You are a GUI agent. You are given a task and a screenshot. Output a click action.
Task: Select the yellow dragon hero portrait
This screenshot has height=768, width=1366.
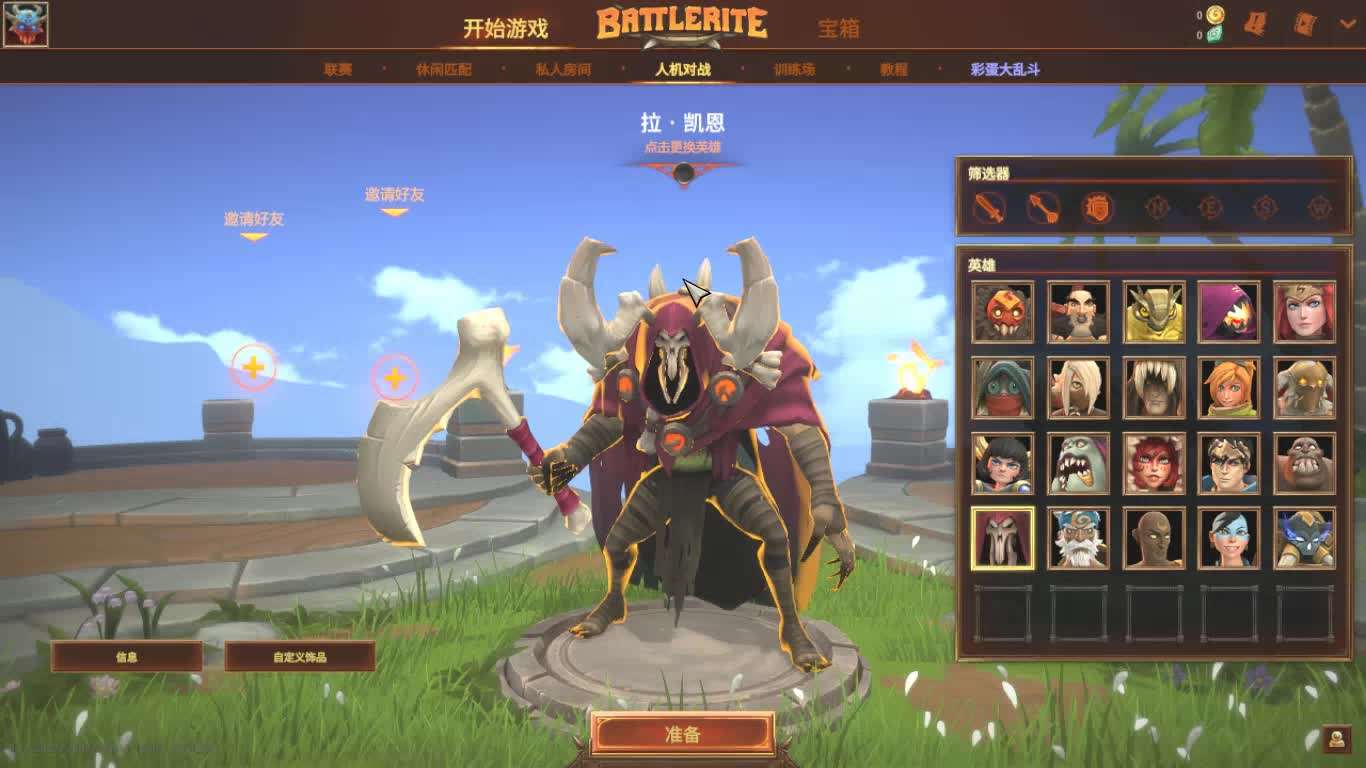(1154, 312)
